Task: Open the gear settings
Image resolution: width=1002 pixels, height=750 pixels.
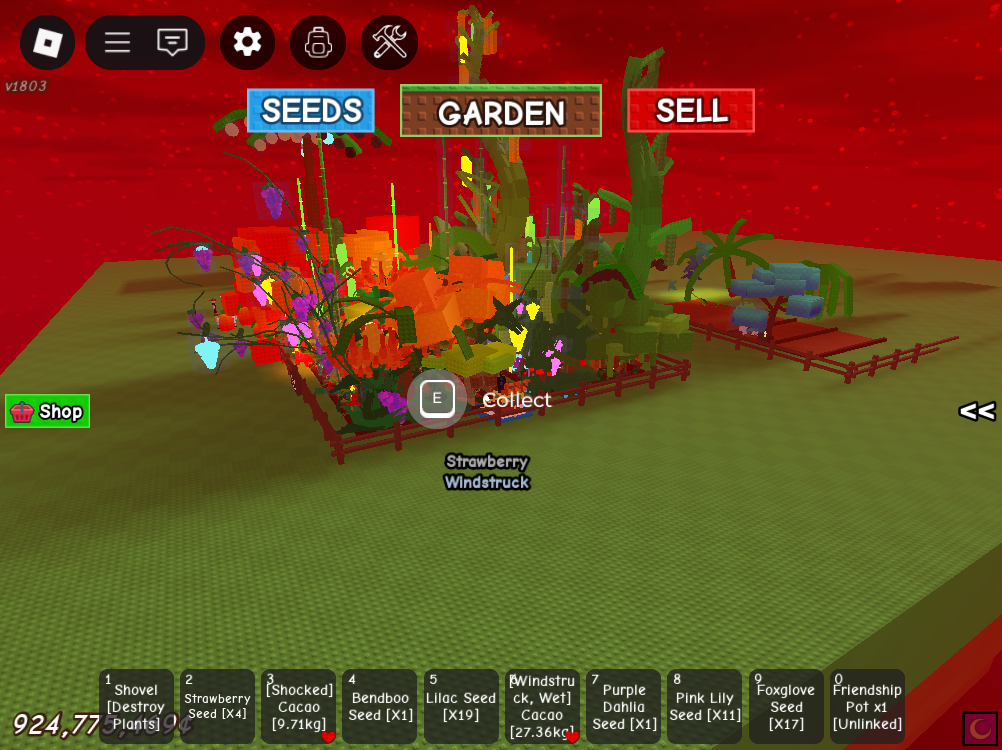Action: pos(247,42)
